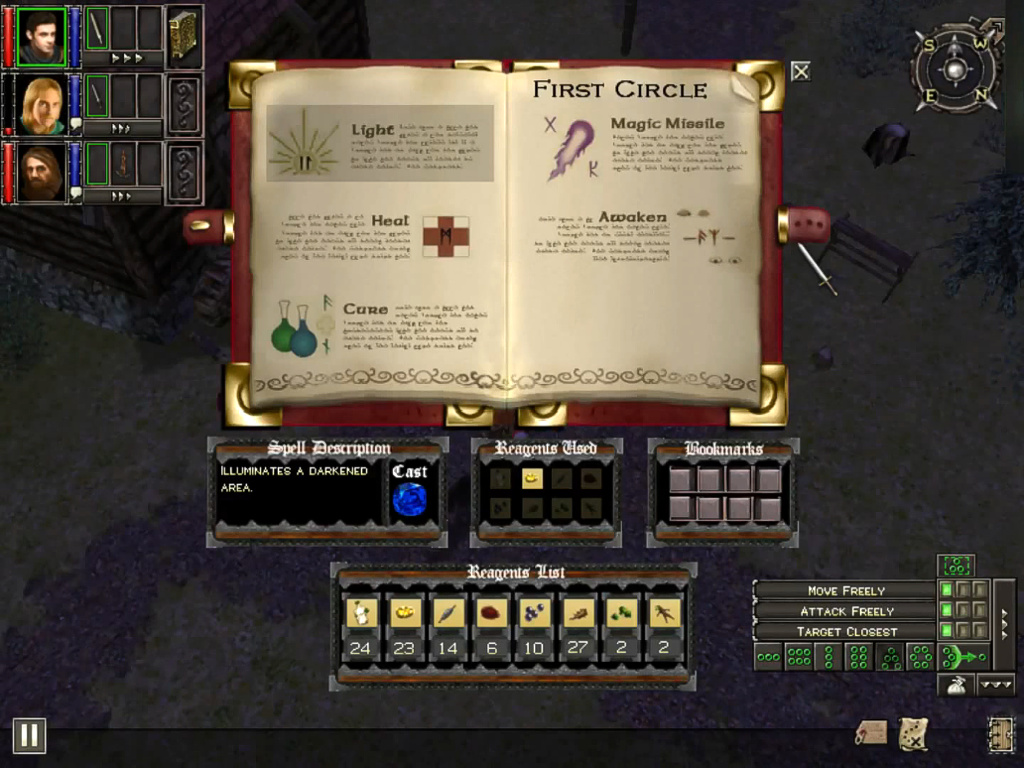Select the Light spell entry
Screen dimensions: 1024x768
pos(380,143)
